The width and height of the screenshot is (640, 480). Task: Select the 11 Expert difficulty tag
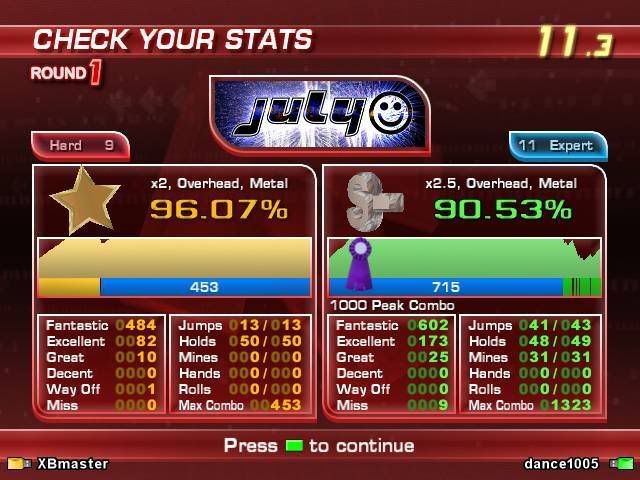pyautogui.click(x=556, y=146)
